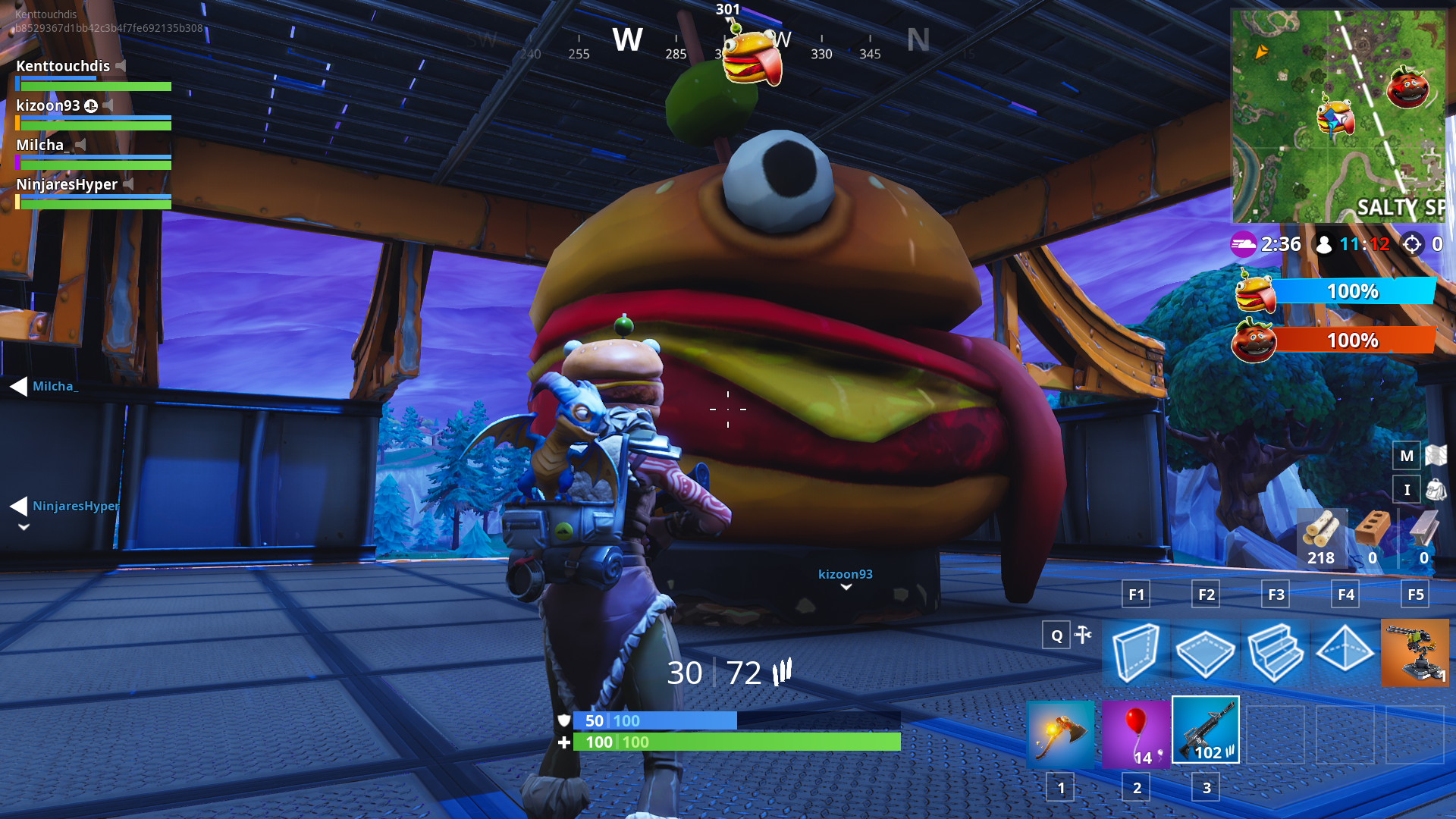1456x819 pixels.
Task: Open the map with the M button
Action: coord(1407,456)
